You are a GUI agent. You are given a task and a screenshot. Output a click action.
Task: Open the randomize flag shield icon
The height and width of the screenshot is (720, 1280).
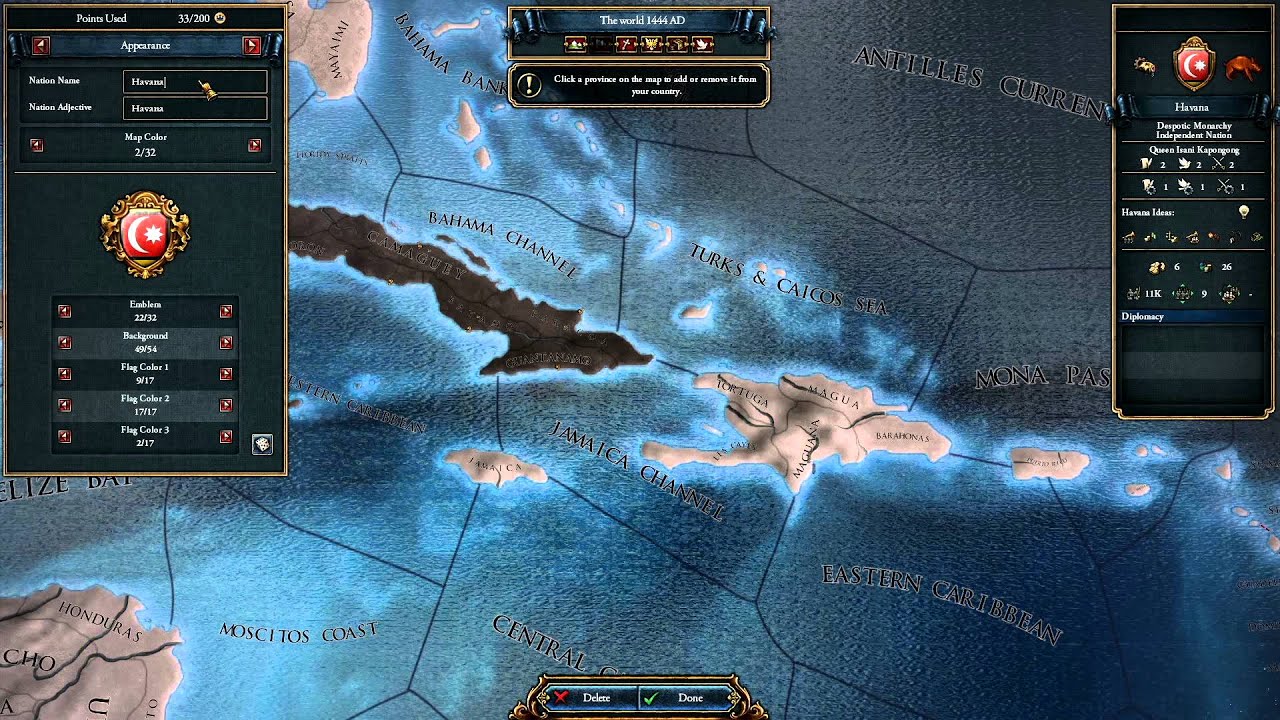[260, 442]
